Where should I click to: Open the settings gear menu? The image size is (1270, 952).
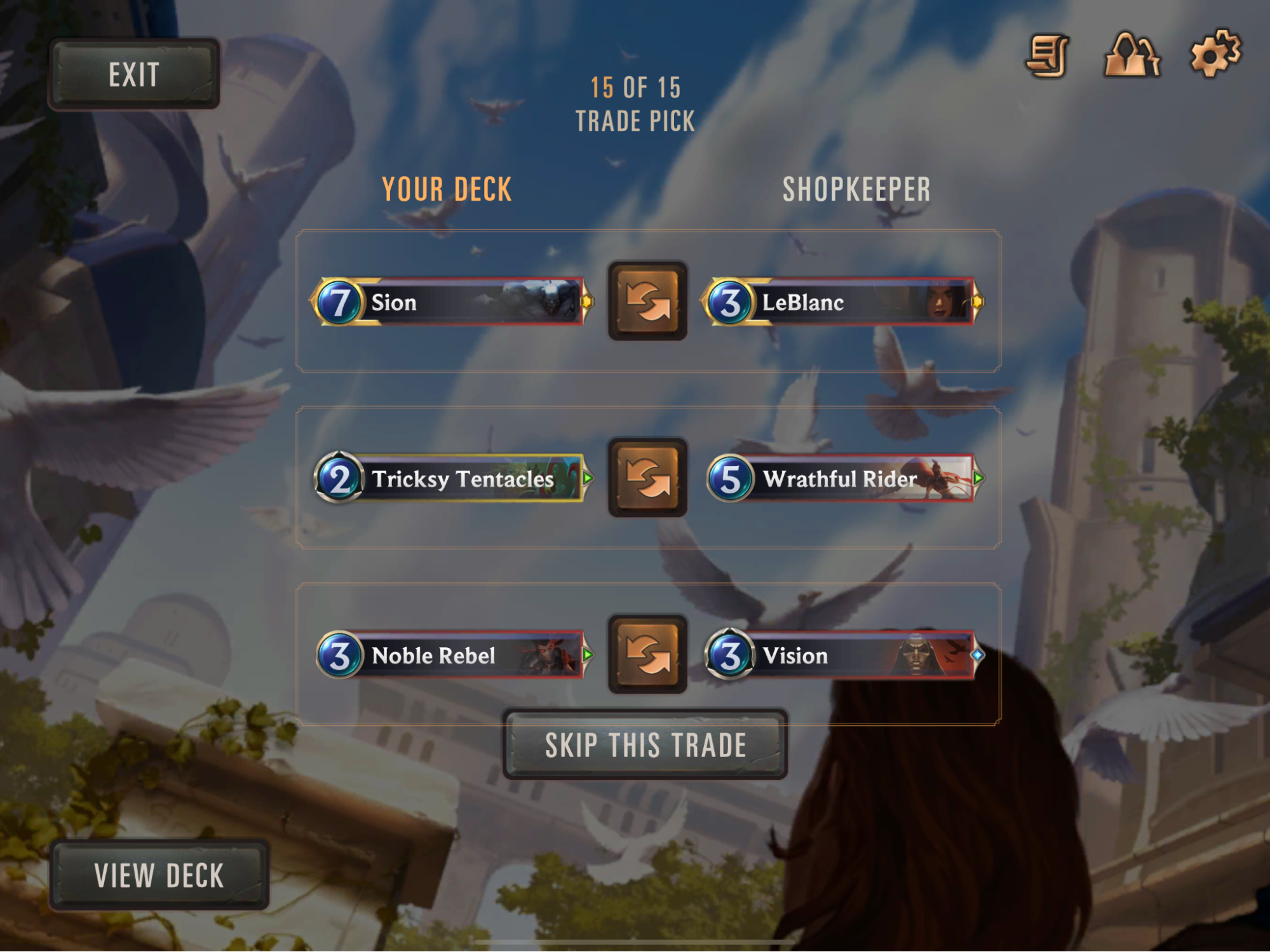tap(1215, 54)
